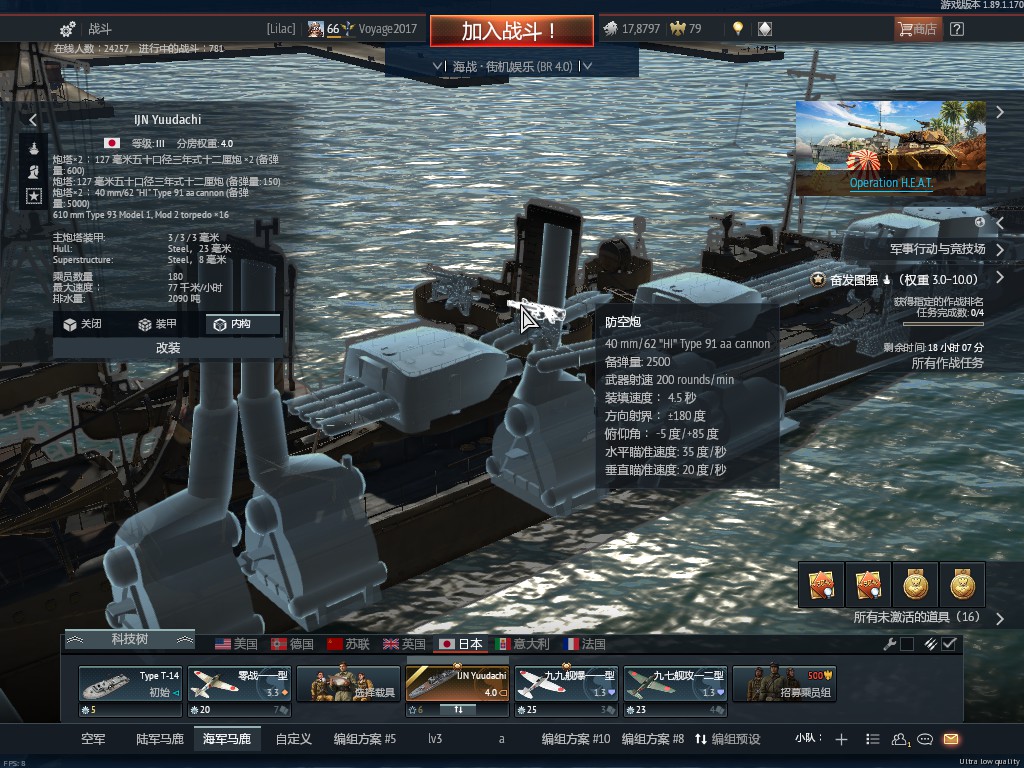Open the 商店 shop
Viewport: 1024px width, 768px height.
pyautogui.click(x=917, y=29)
